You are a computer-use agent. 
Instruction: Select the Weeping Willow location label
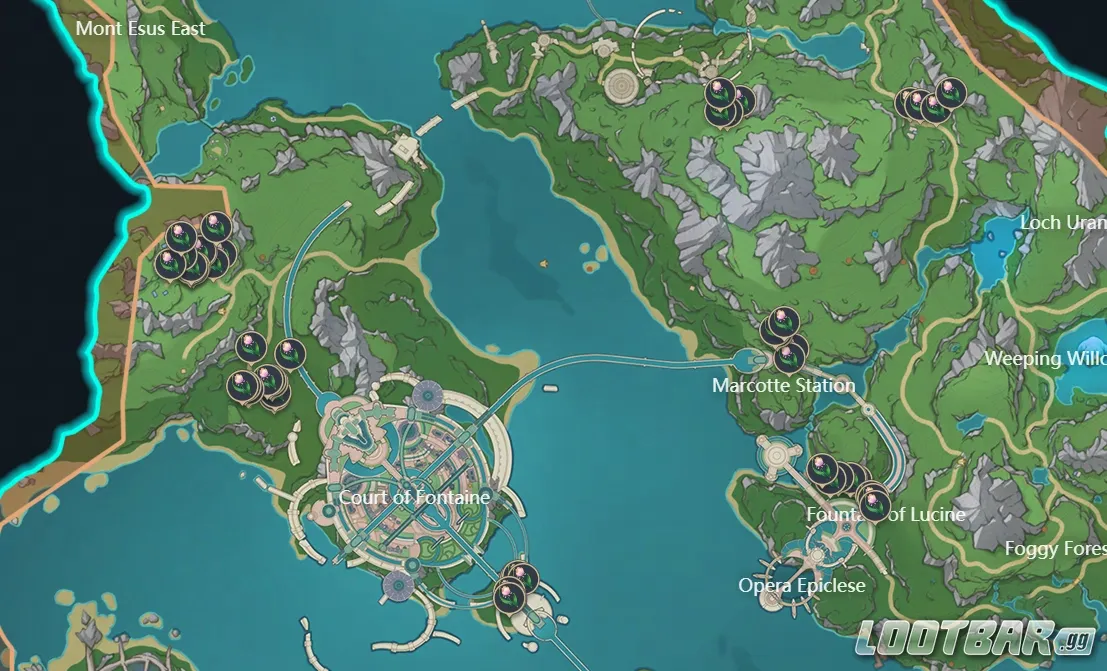pos(1045,358)
